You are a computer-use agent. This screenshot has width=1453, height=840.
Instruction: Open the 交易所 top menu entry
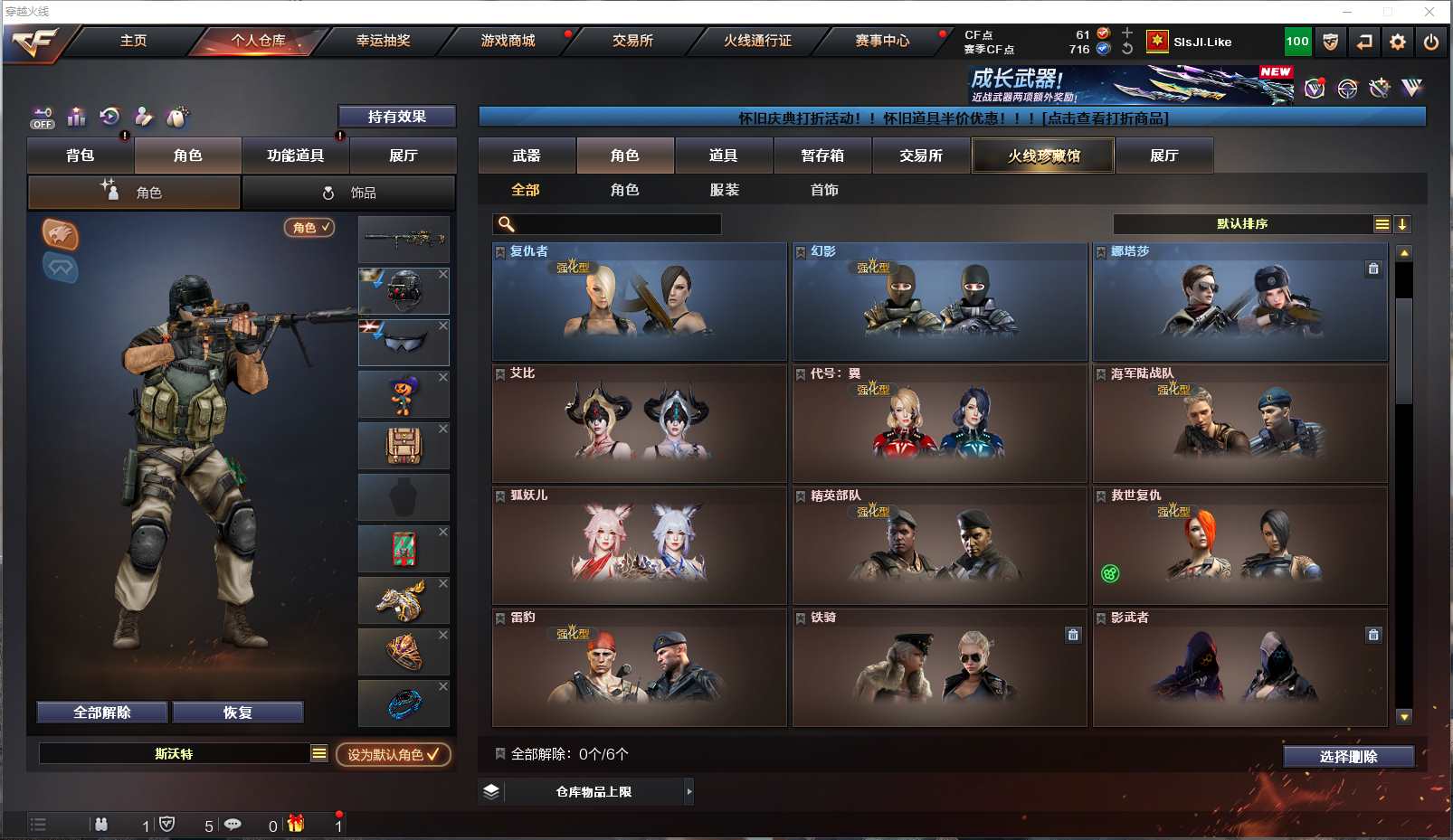(632, 41)
